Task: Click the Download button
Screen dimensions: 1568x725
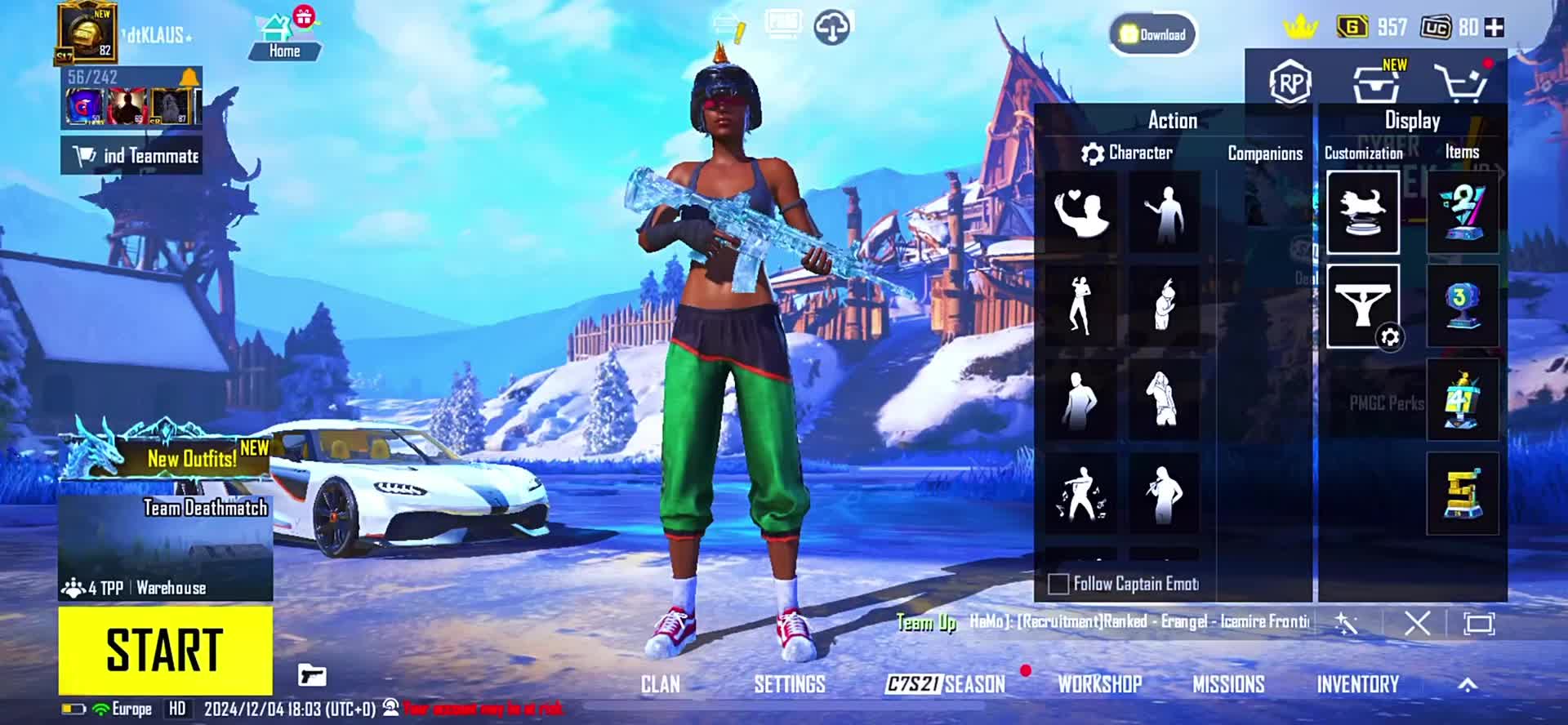Action: click(1153, 34)
